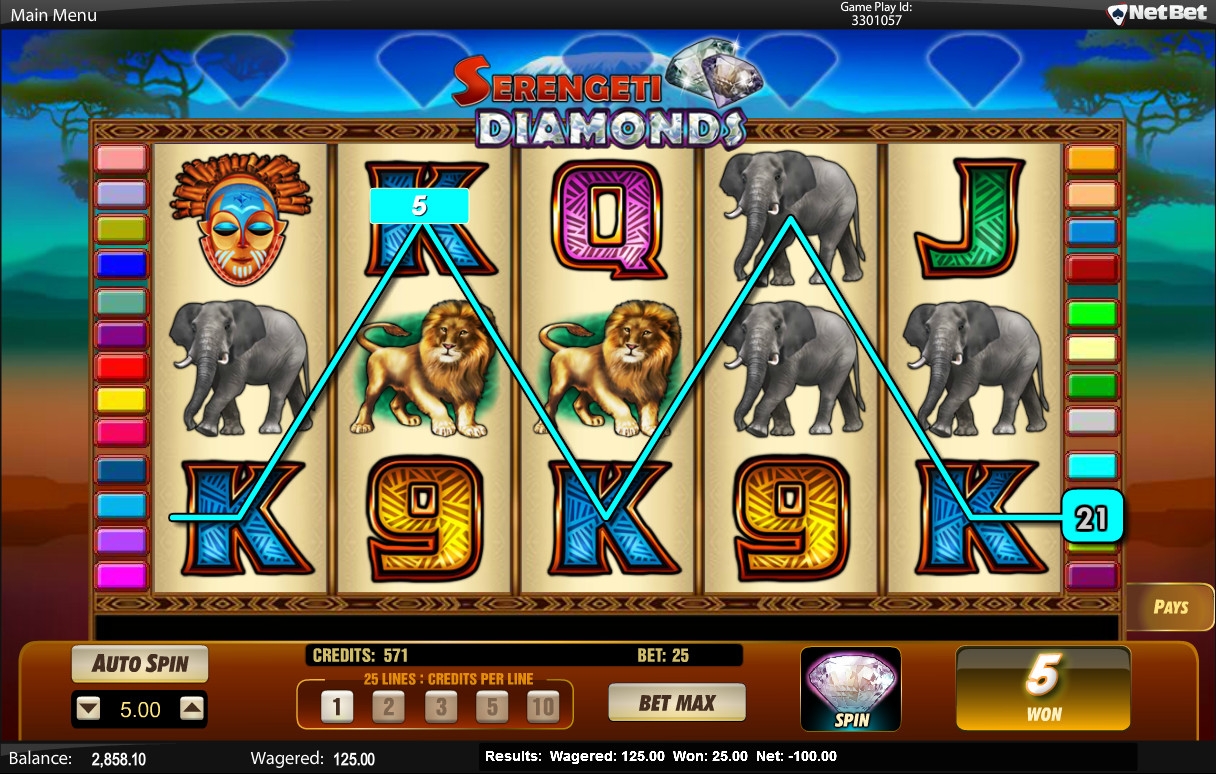The height and width of the screenshot is (774, 1216).
Task: Click the NetBet logo
Action: [1157, 14]
